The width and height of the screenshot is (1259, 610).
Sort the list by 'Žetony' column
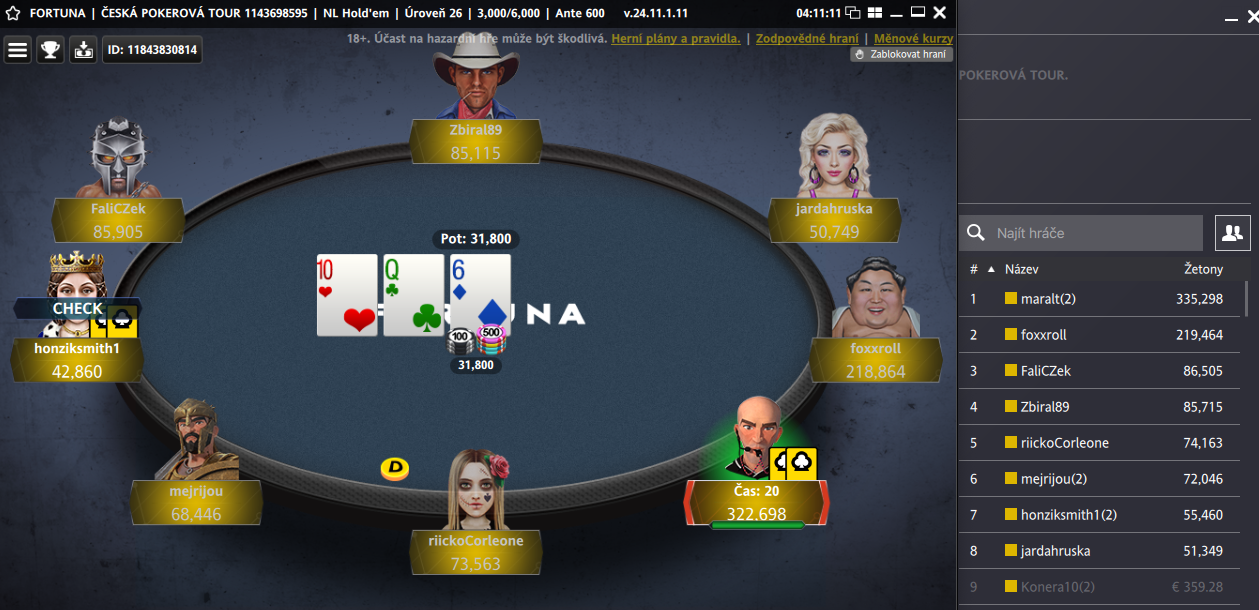1203,269
